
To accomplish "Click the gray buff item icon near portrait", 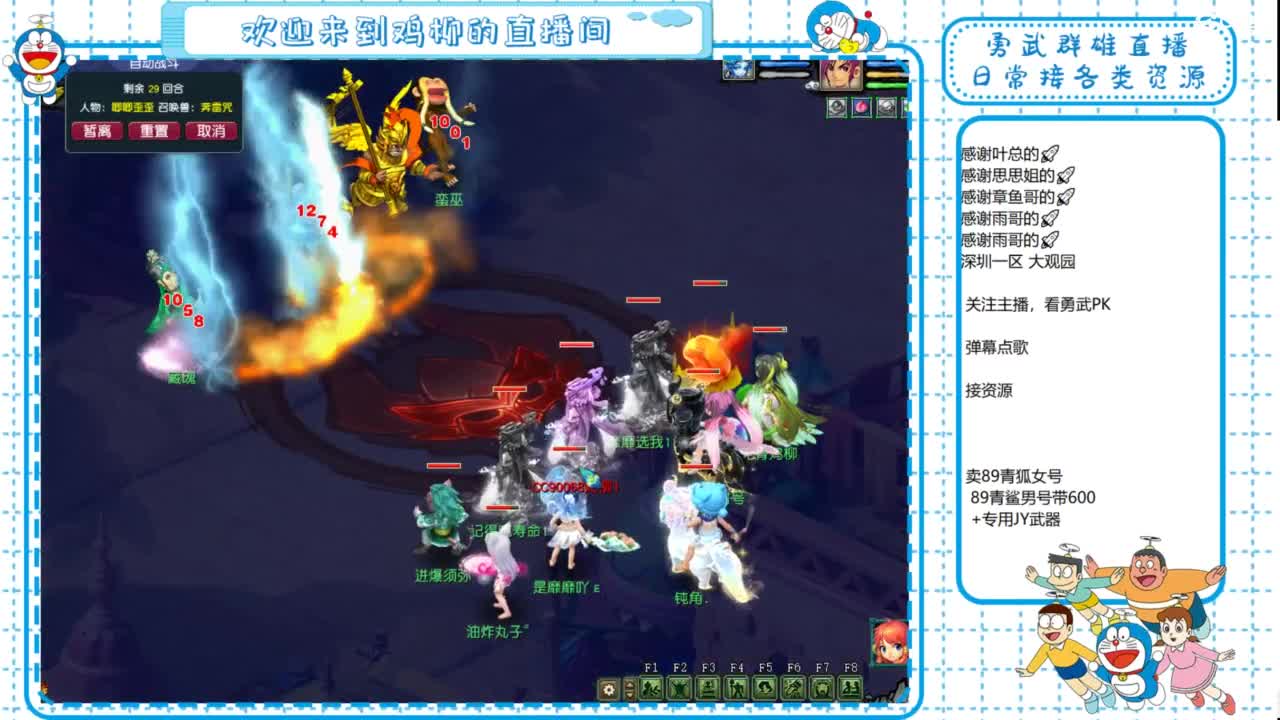I will pos(837,106).
